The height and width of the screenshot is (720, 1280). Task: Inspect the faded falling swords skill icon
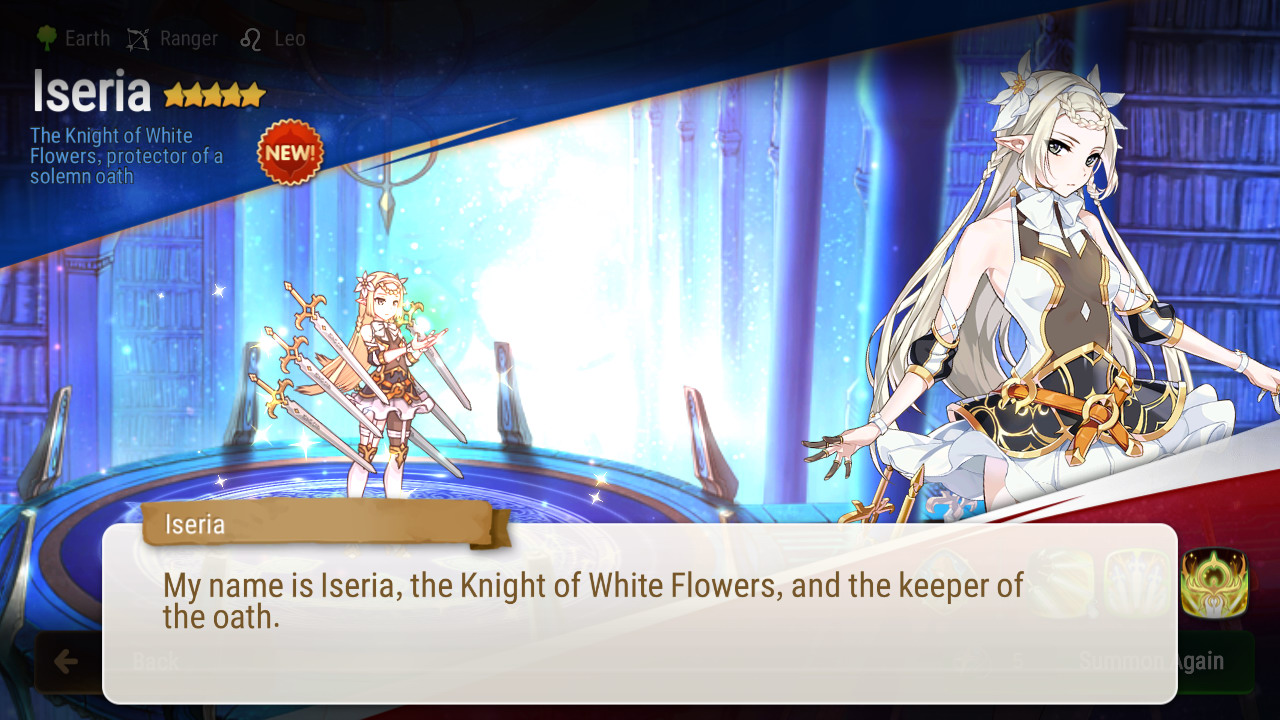(1138, 583)
